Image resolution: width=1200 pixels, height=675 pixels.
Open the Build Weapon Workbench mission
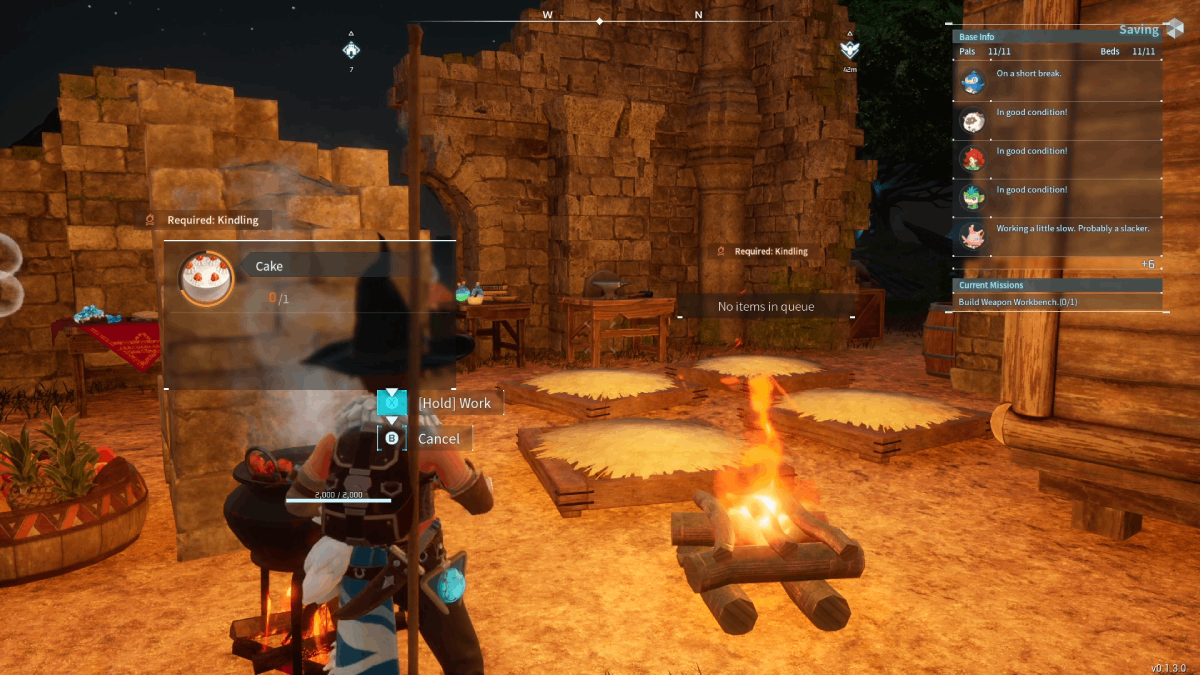click(x=1017, y=302)
